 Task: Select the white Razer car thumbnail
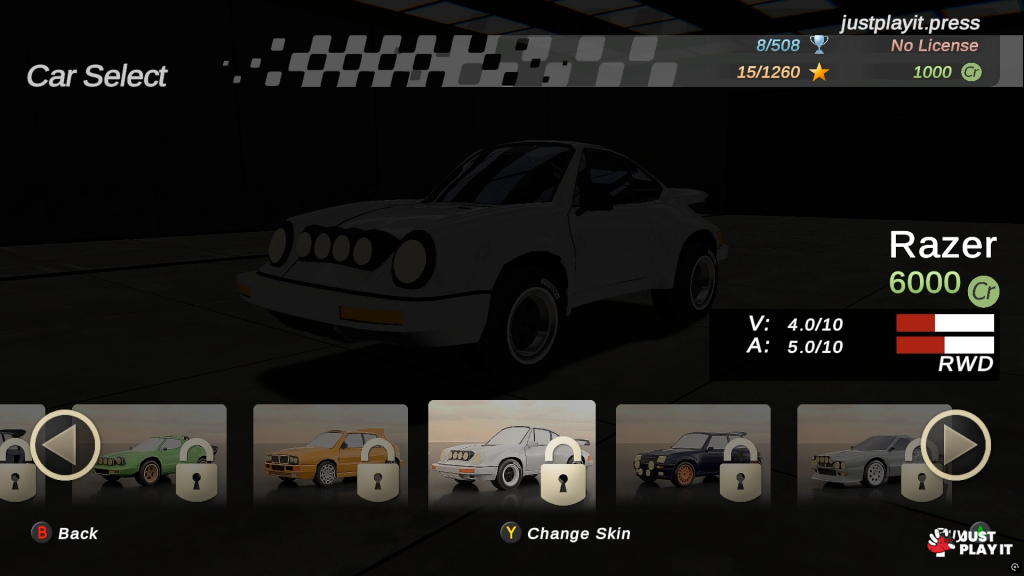pyautogui.click(x=511, y=455)
